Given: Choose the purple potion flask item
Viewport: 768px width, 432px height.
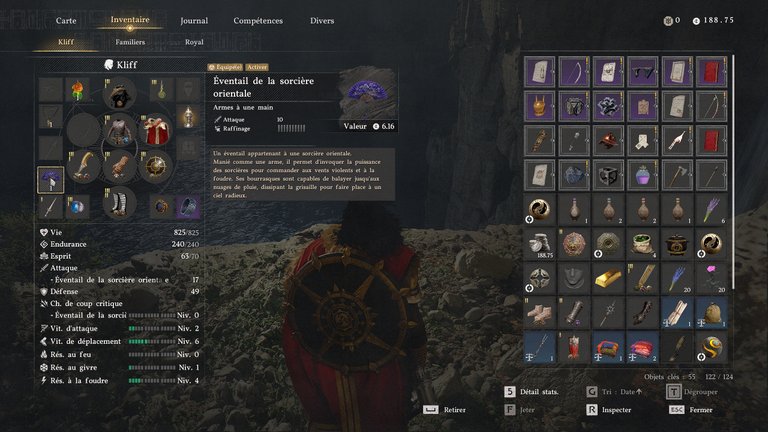Looking at the screenshot, I should pyautogui.click(x=642, y=175).
